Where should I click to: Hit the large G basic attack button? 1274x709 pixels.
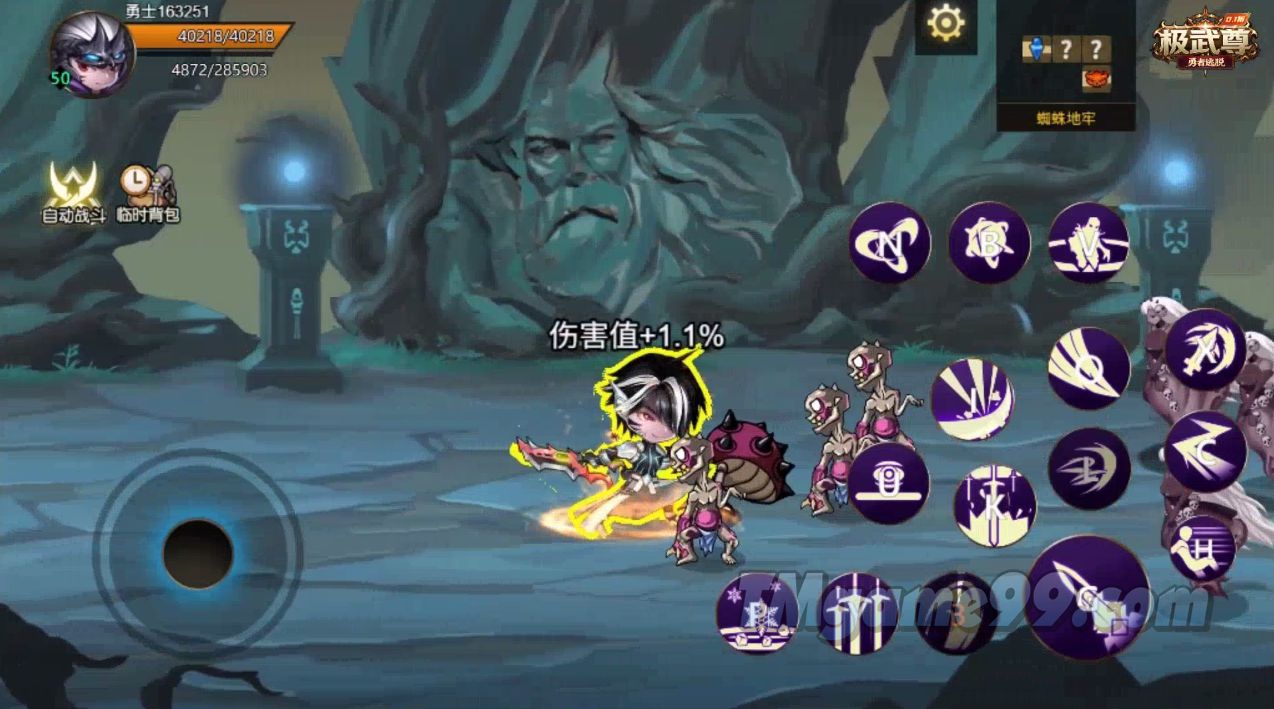1087,597
